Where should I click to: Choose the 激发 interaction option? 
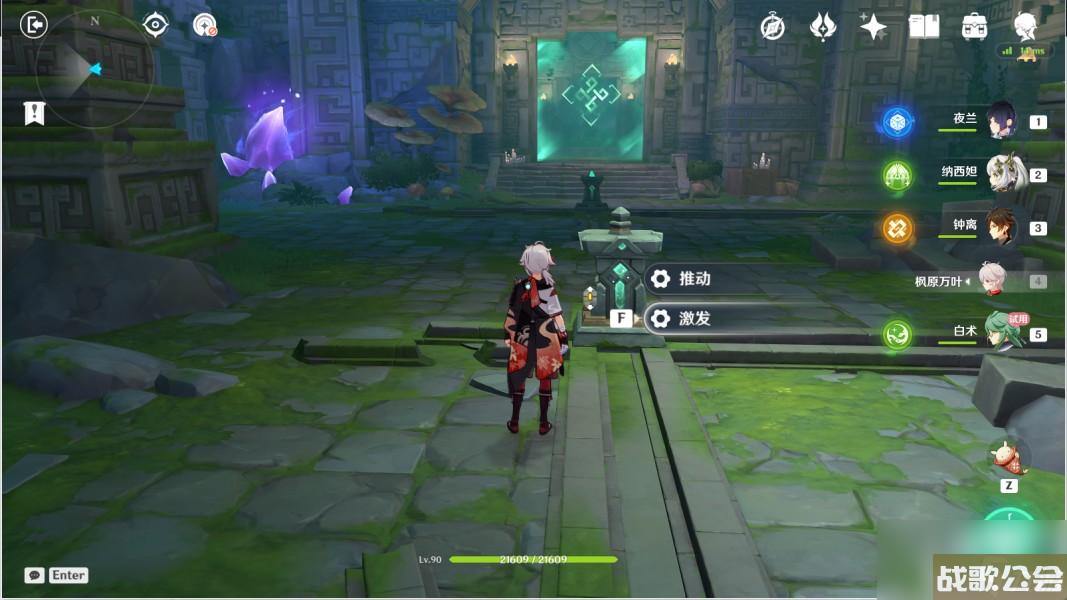click(694, 319)
